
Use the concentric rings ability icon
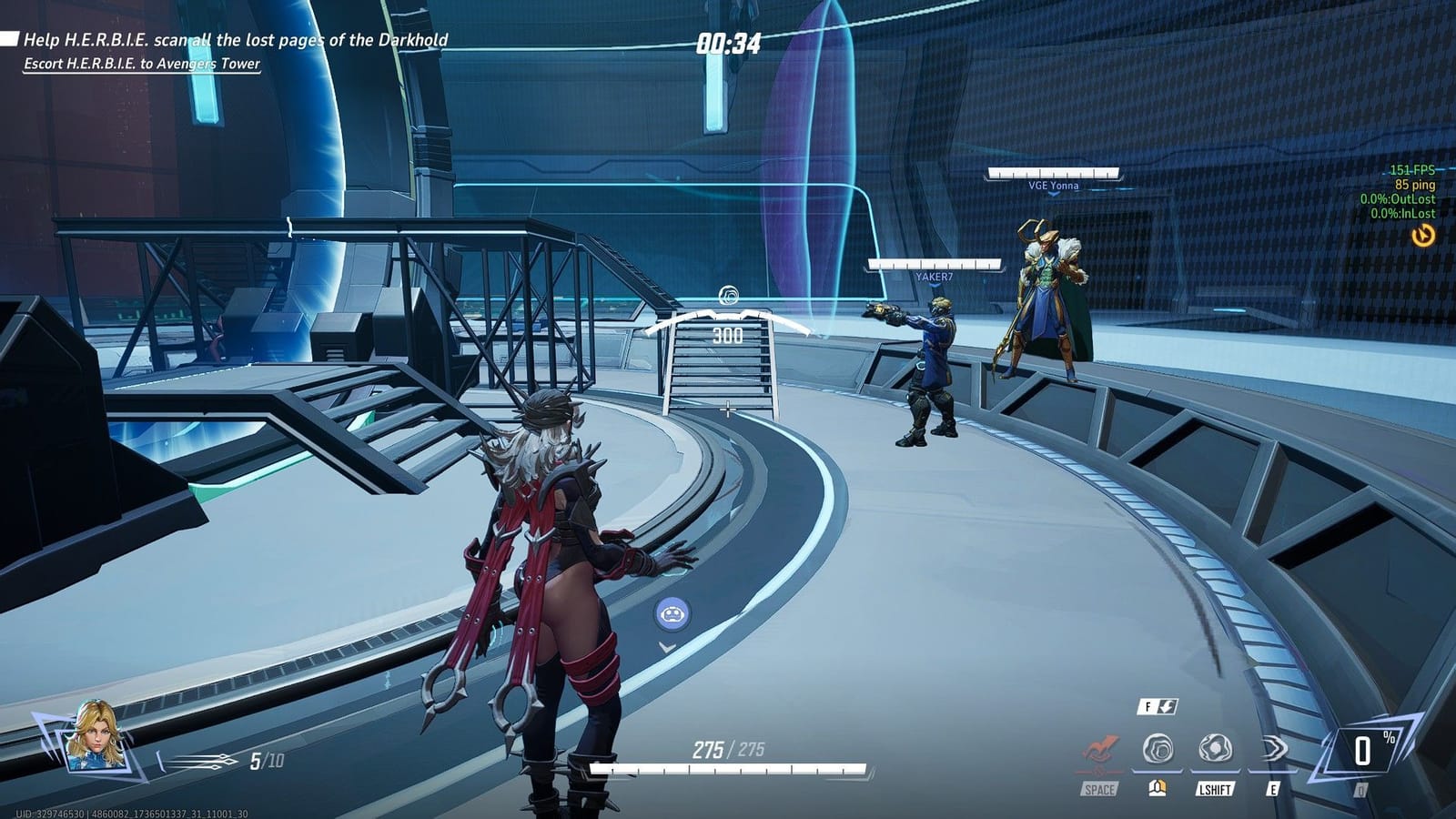click(1158, 749)
